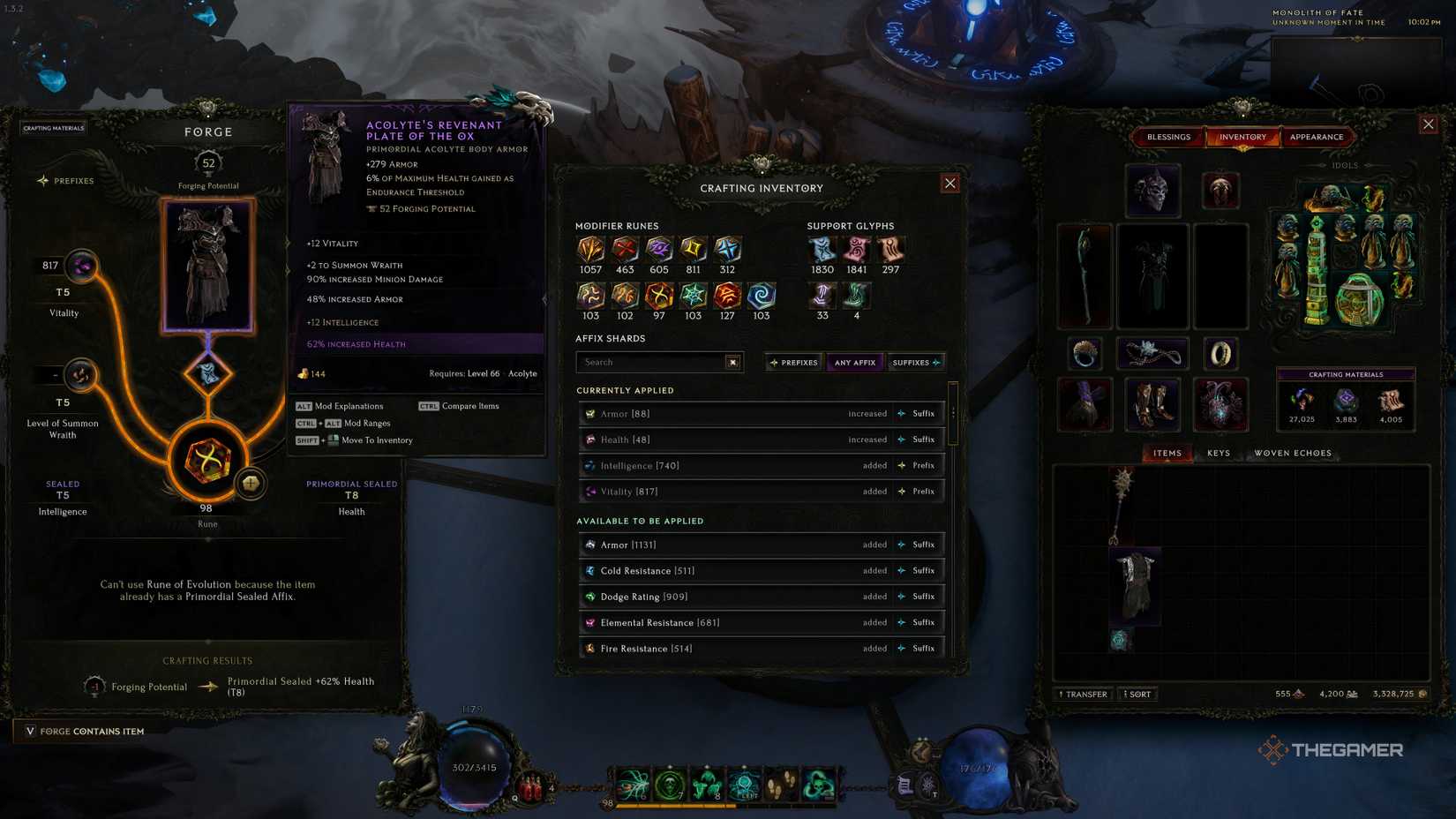This screenshot has height=819, width=1456.
Task: Click the Sort button
Action: tap(1137, 694)
